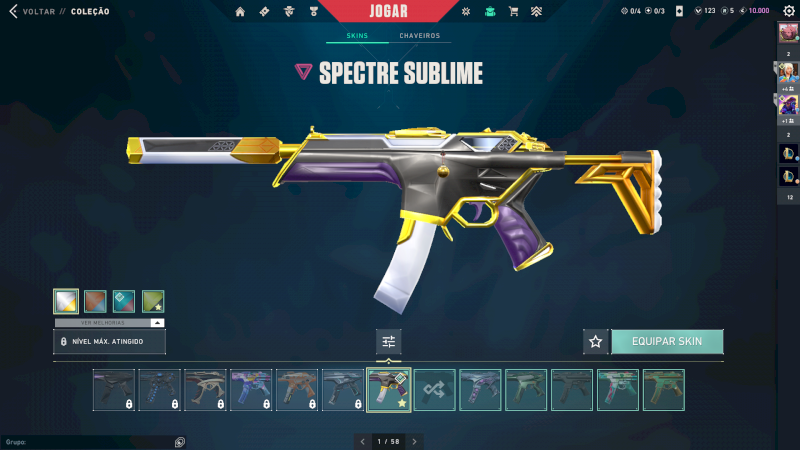Switch to the Chaveiros tab
This screenshot has height=450, width=800.
tap(419, 36)
